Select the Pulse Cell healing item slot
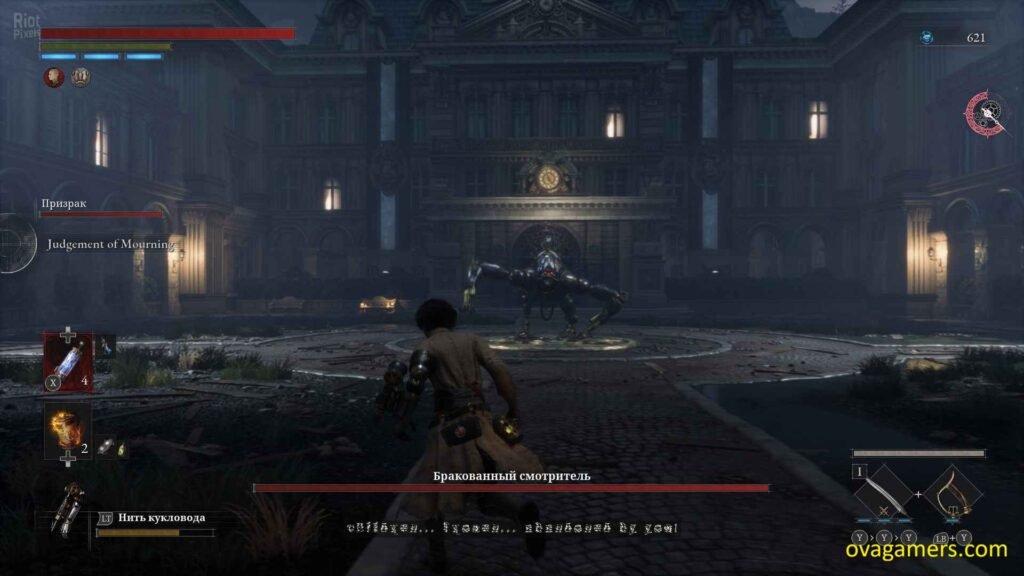This screenshot has height=576, width=1024. pos(68,361)
